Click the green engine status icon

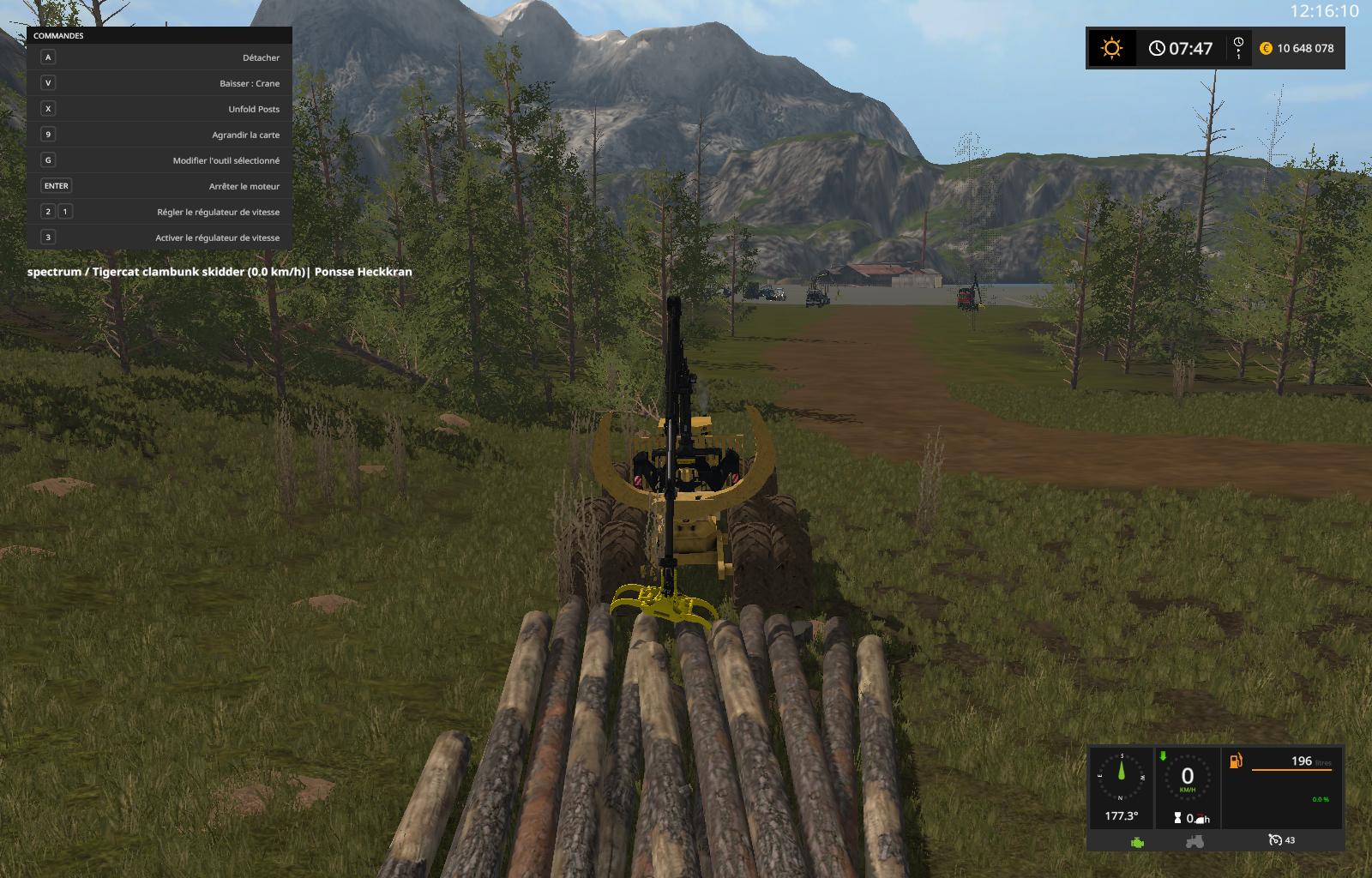click(x=1137, y=841)
